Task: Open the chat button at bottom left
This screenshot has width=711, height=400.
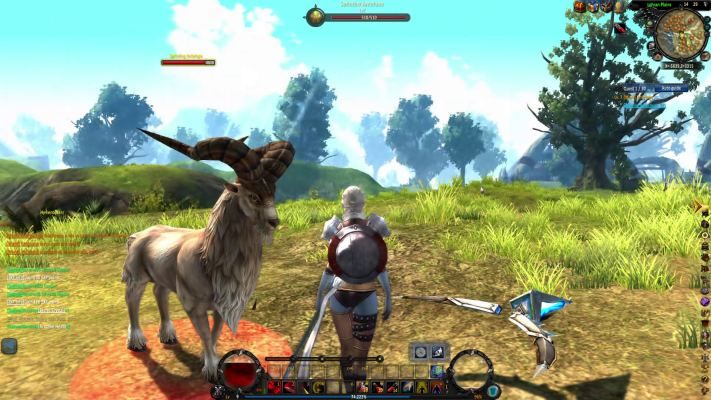Action: point(9,346)
